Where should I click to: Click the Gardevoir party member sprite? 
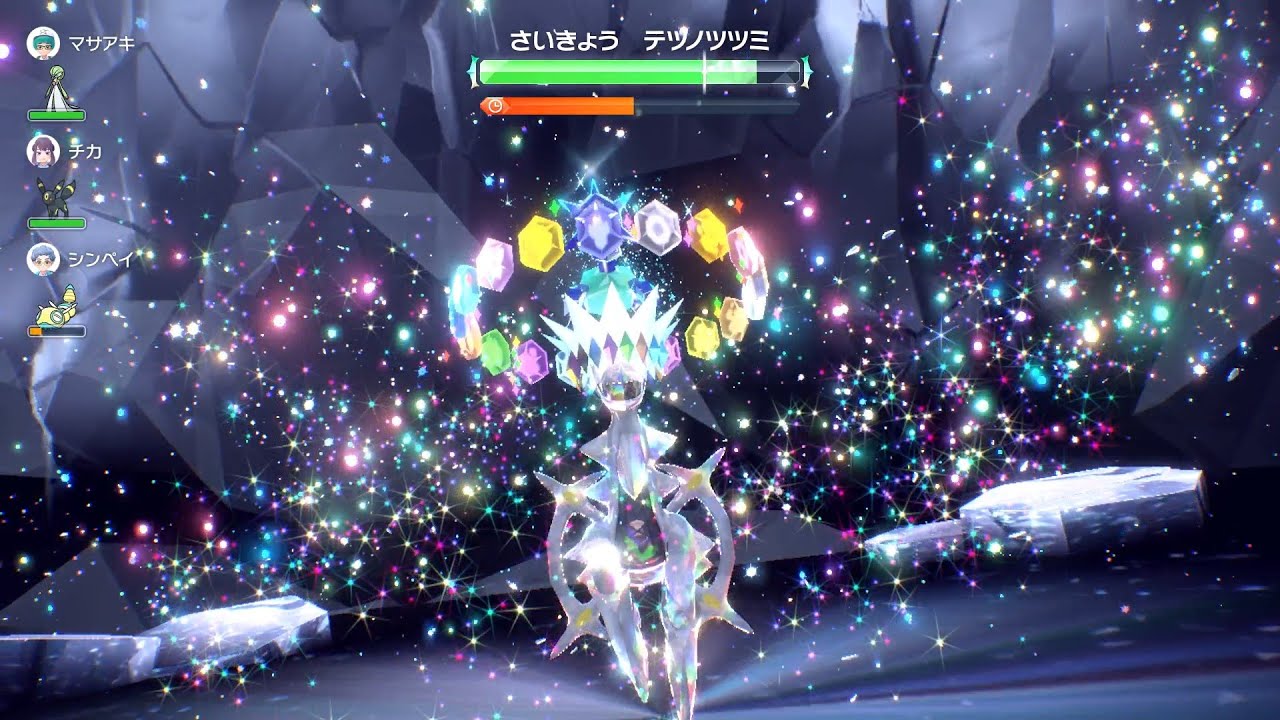58,88
